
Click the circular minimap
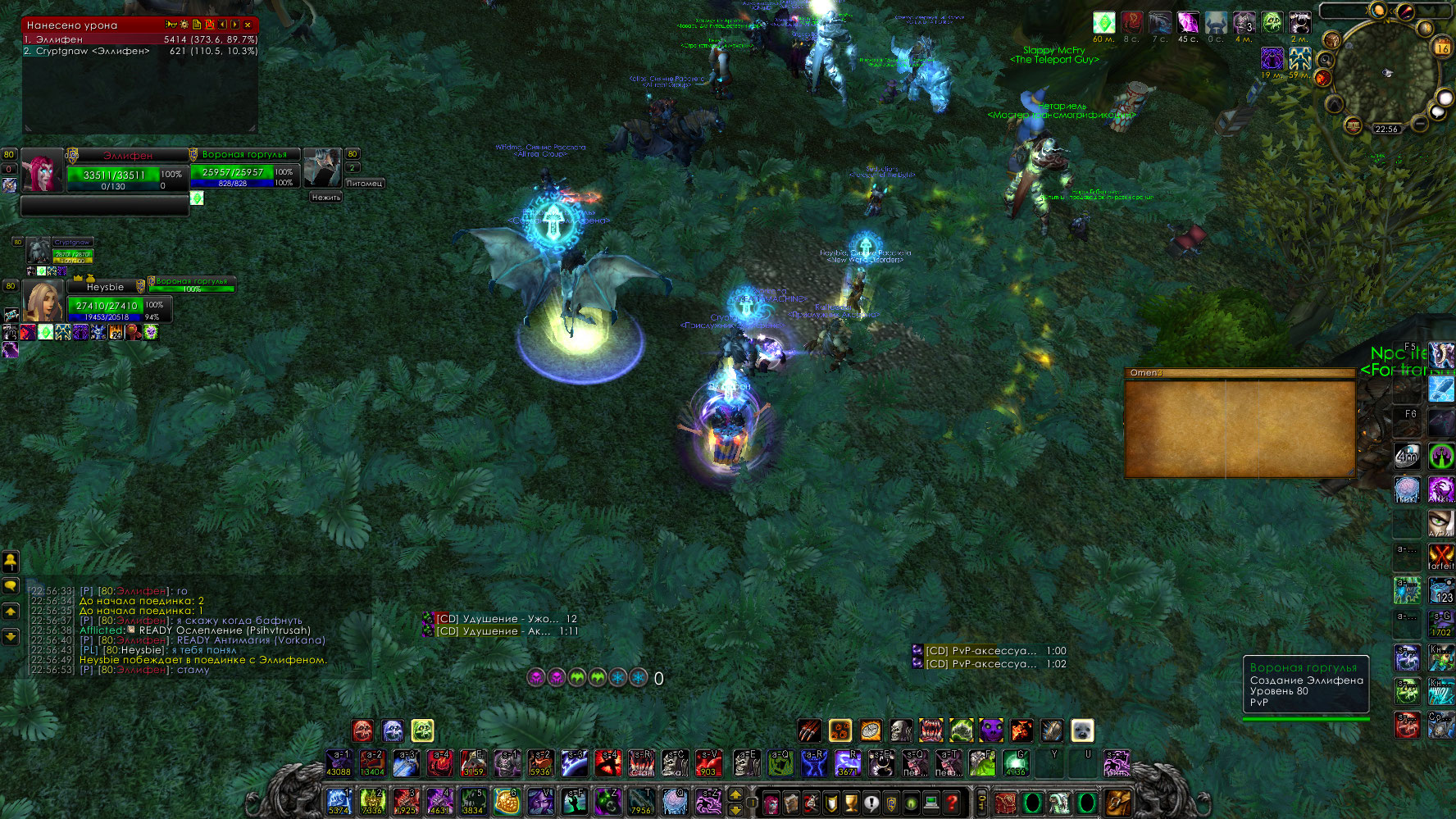click(x=1387, y=74)
